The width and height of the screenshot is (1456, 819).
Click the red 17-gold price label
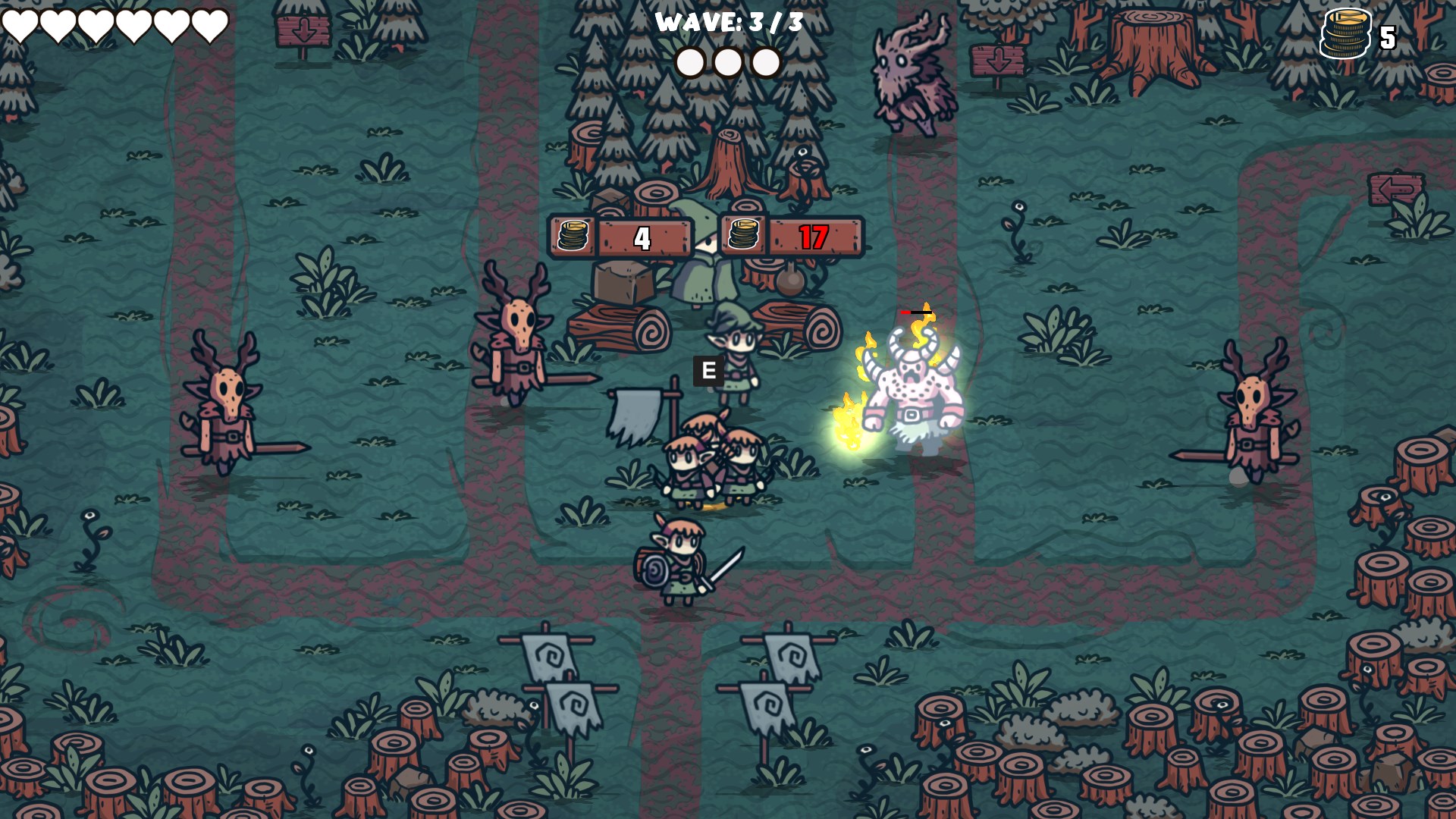813,239
